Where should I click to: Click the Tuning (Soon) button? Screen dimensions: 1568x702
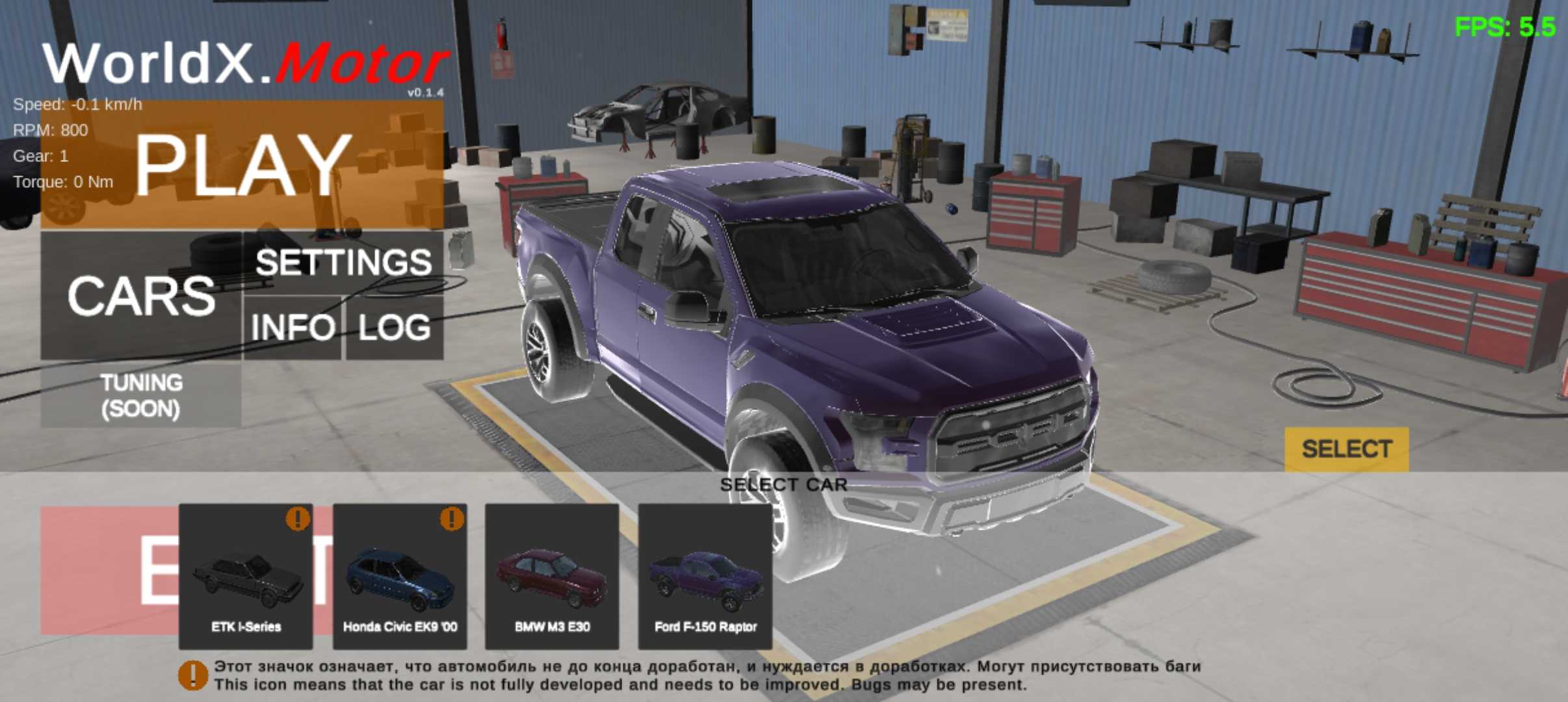click(x=141, y=395)
